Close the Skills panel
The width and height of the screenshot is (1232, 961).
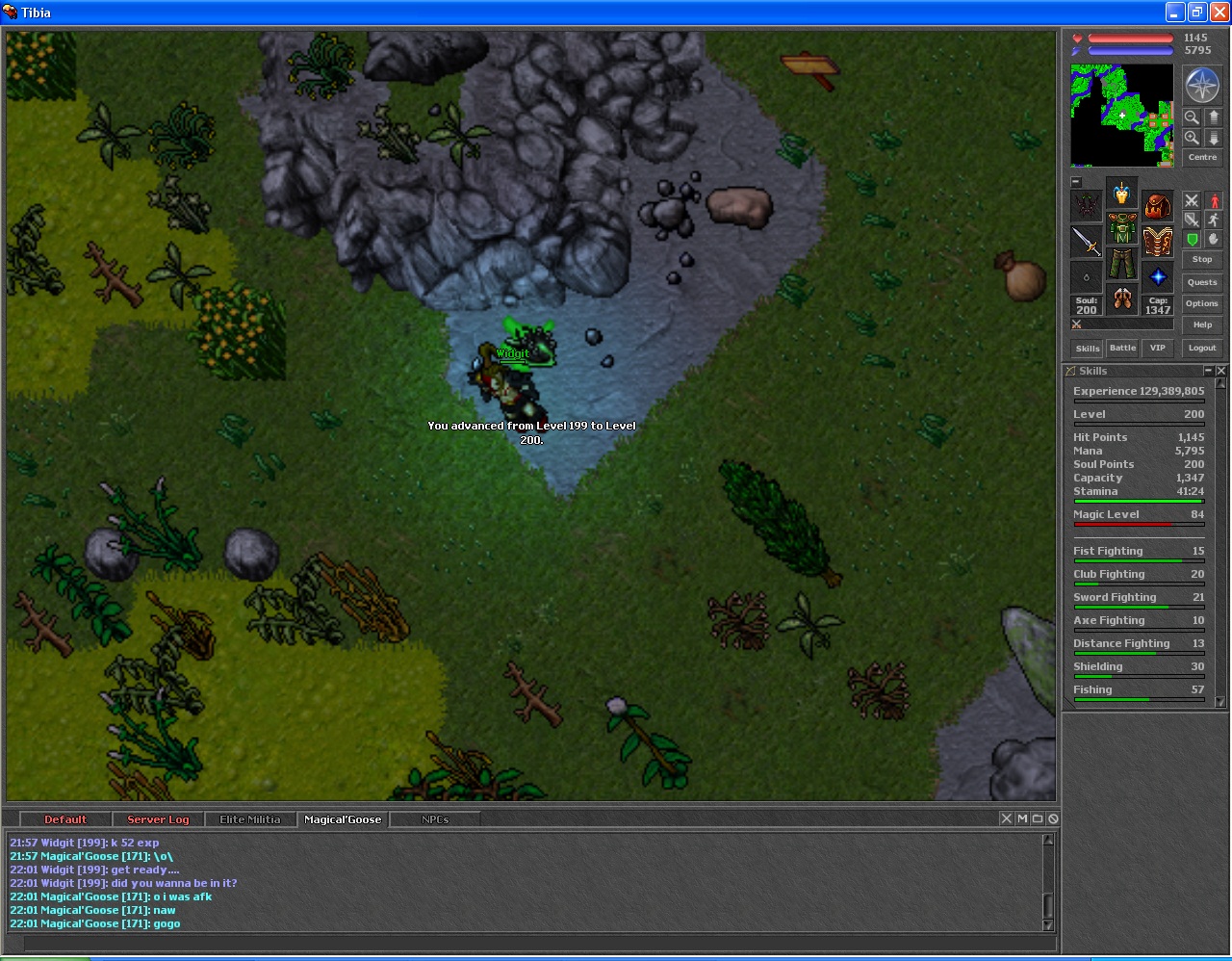click(x=1220, y=371)
